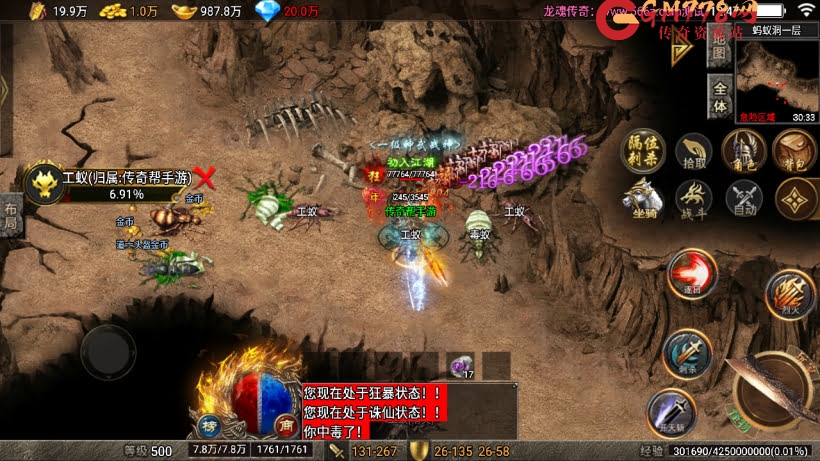The width and height of the screenshot is (820, 461).
Task: Activate the 逐日 red slash skill
Action: pyautogui.click(x=688, y=271)
